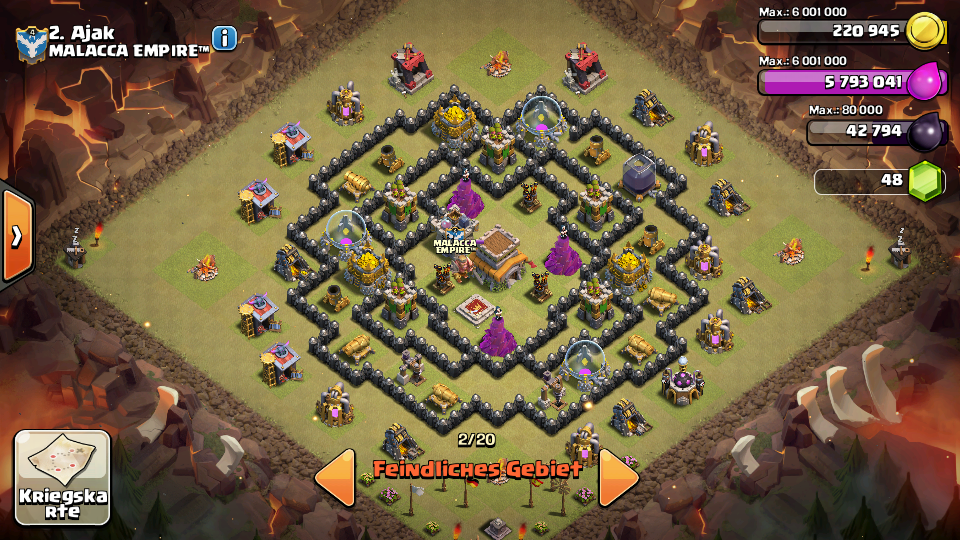The image size is (960, 540).
Task: Tap the pink elixir drop icon
Action: pos(926,82)
